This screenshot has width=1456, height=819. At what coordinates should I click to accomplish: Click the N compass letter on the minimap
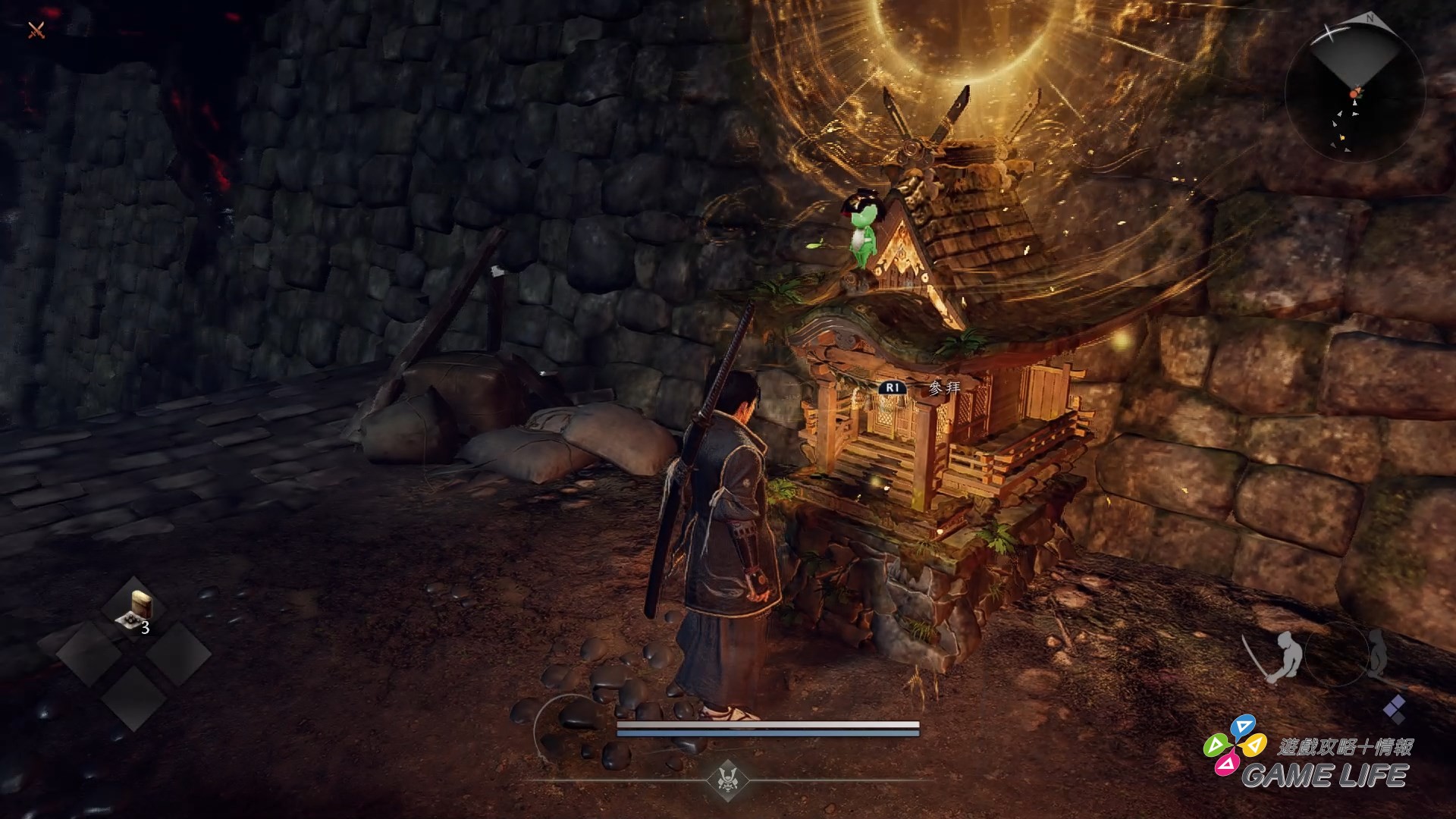[1370, 19]
